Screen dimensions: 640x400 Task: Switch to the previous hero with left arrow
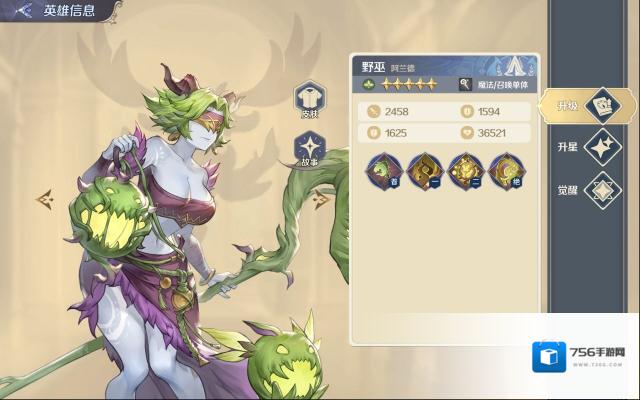pos(45,199)
